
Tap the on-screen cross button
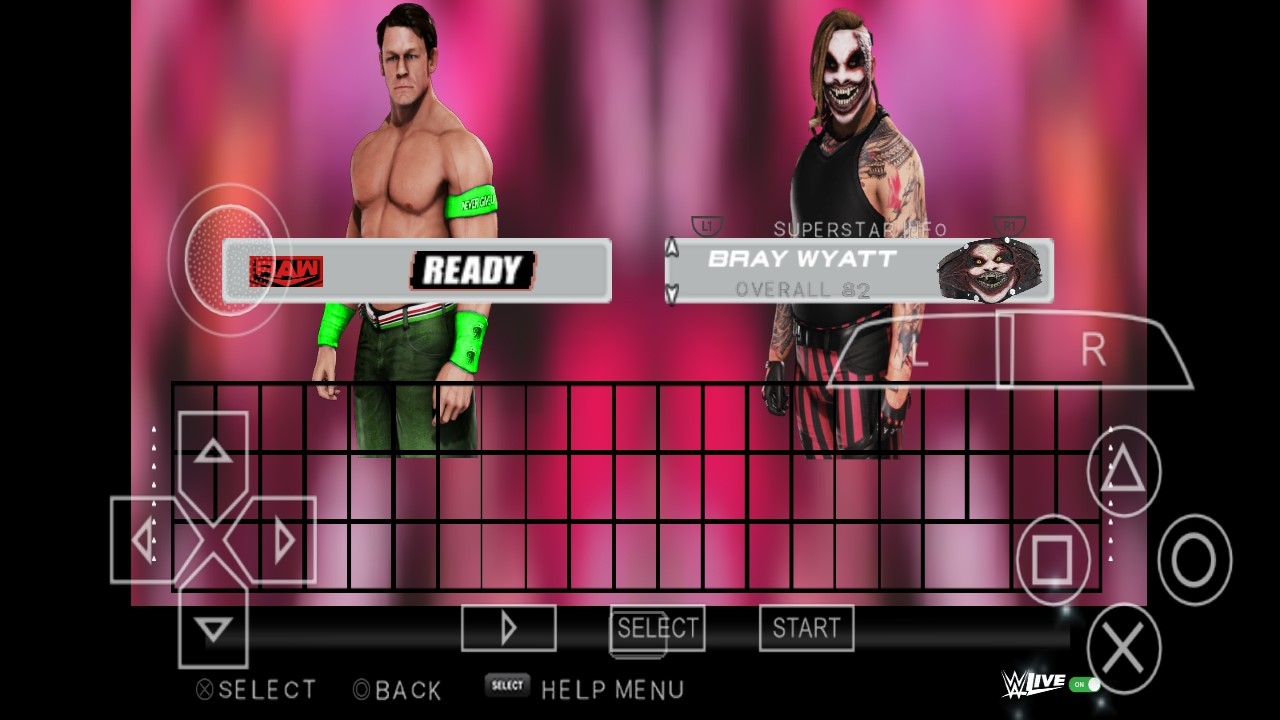[x=1123, y=649]
